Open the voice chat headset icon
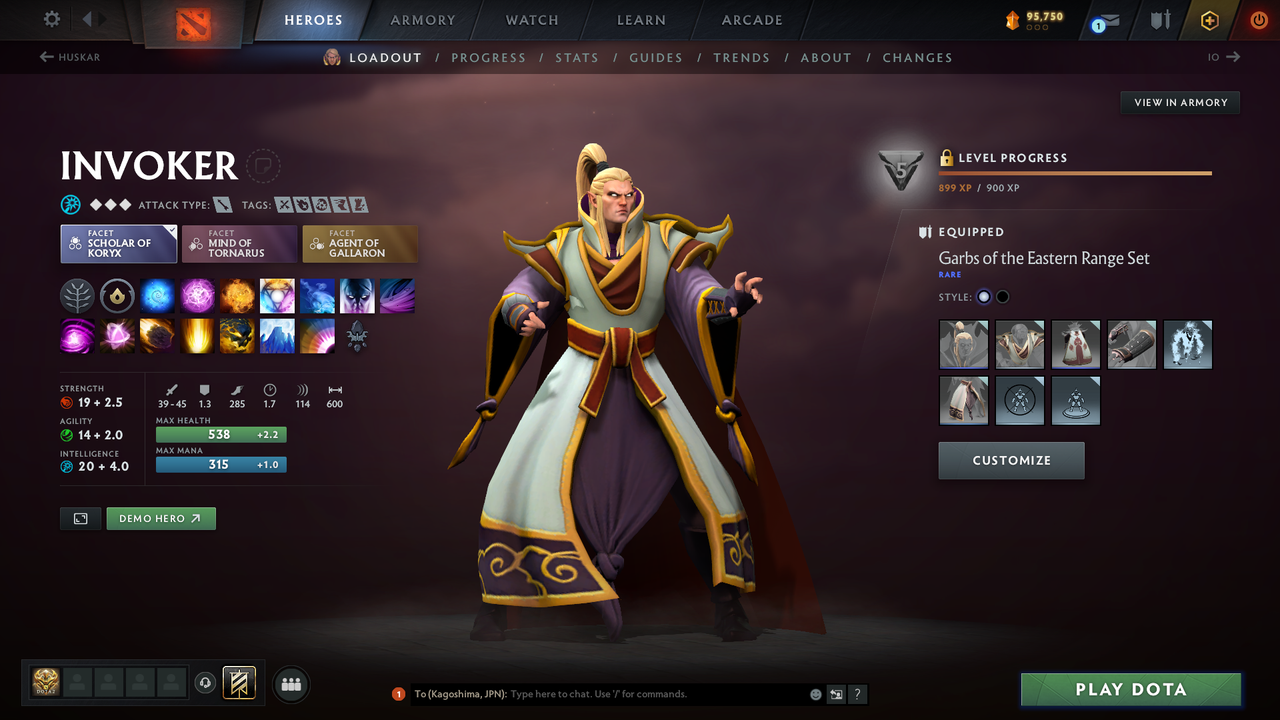The image size is (1280, 720). pos(207,683)
